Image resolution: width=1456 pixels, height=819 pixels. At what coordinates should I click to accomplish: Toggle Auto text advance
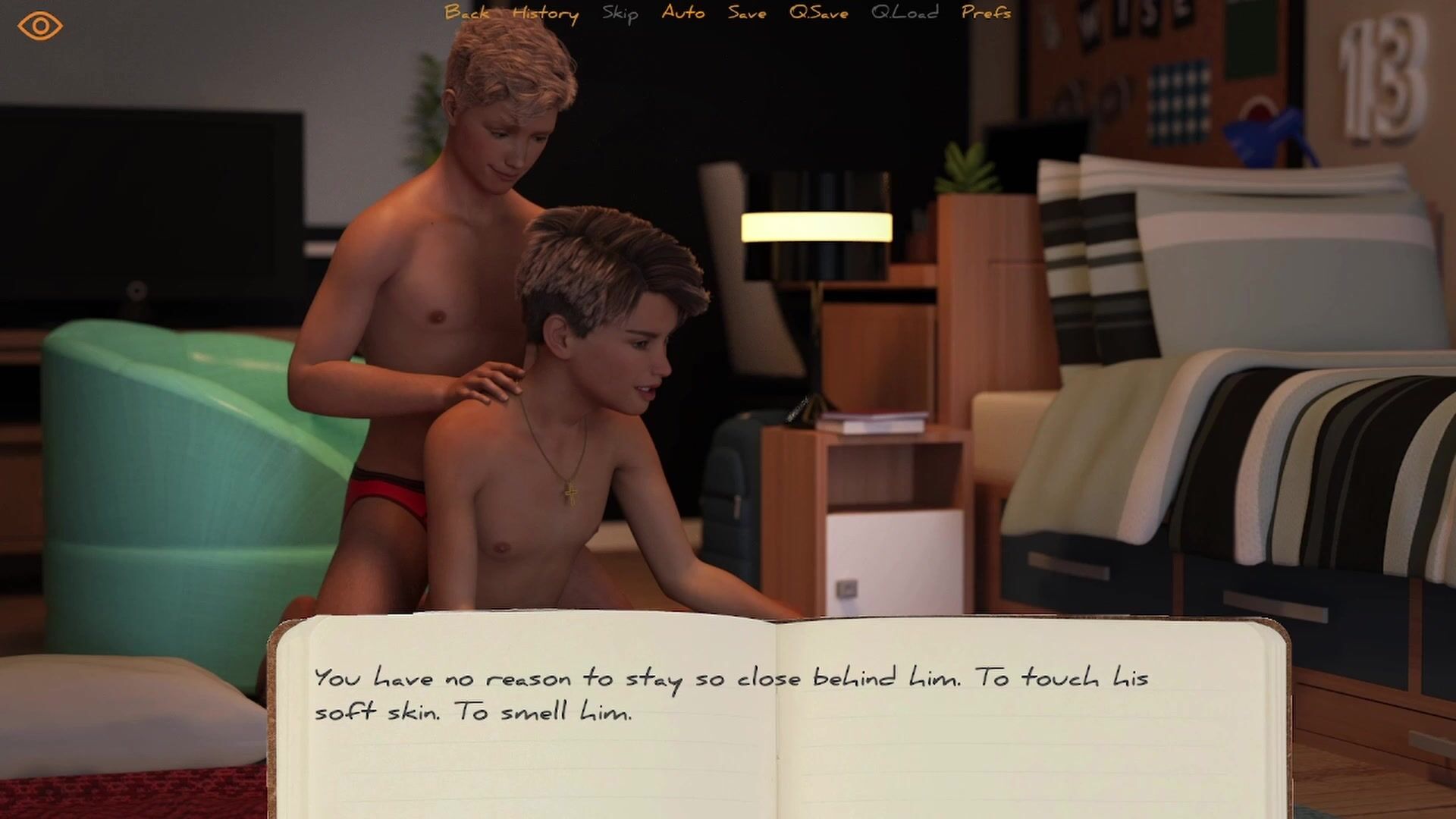pyautogui.click(x=682, y=13)
